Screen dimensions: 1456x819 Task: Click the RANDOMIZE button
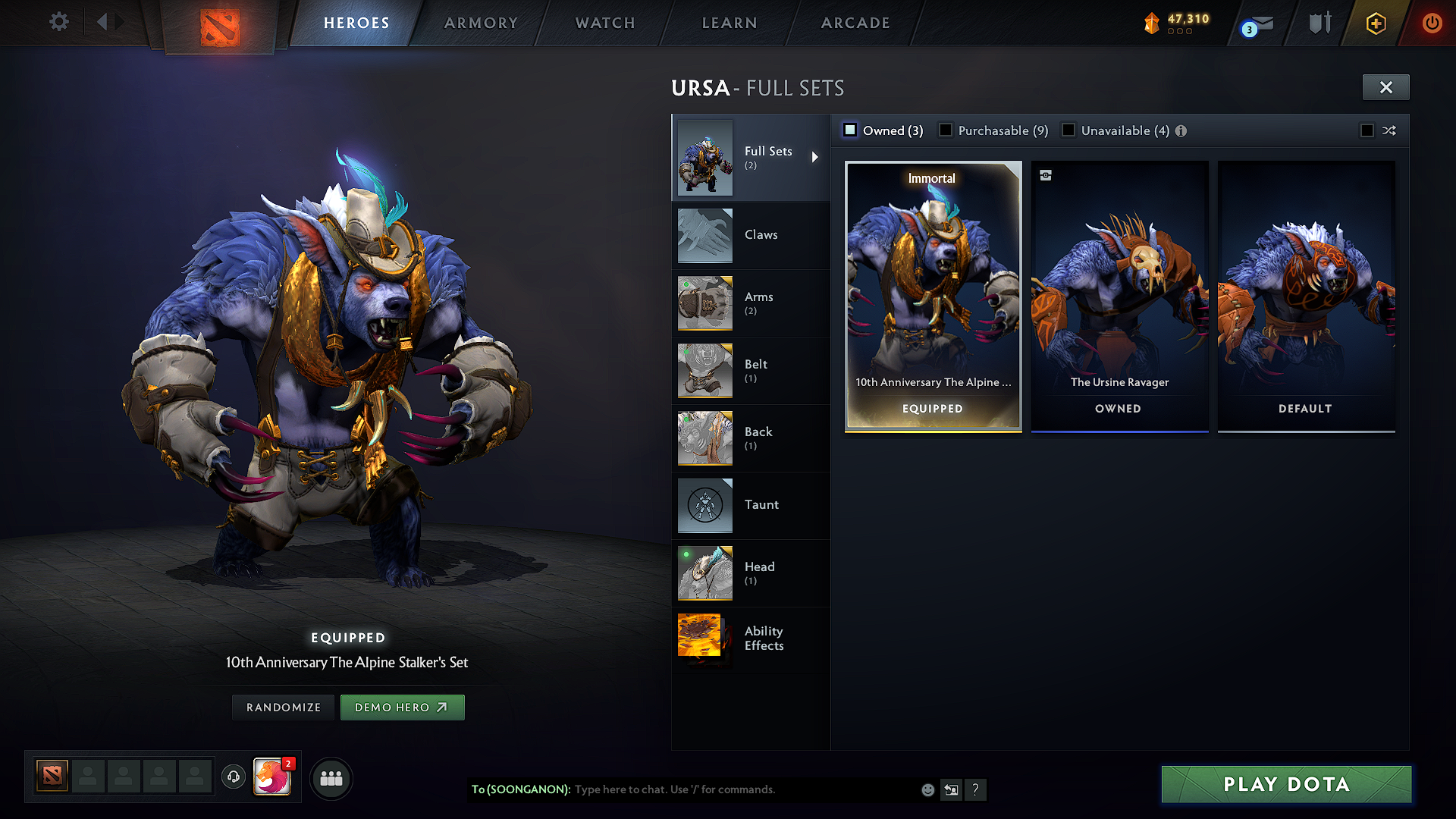(x=282, y=707)
